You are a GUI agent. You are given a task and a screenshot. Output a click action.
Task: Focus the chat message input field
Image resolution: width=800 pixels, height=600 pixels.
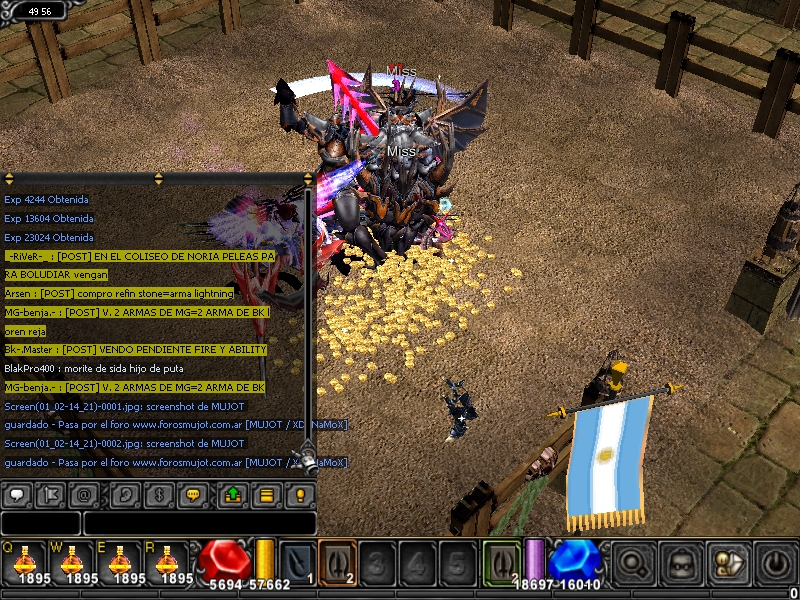(x=200, y=523)
